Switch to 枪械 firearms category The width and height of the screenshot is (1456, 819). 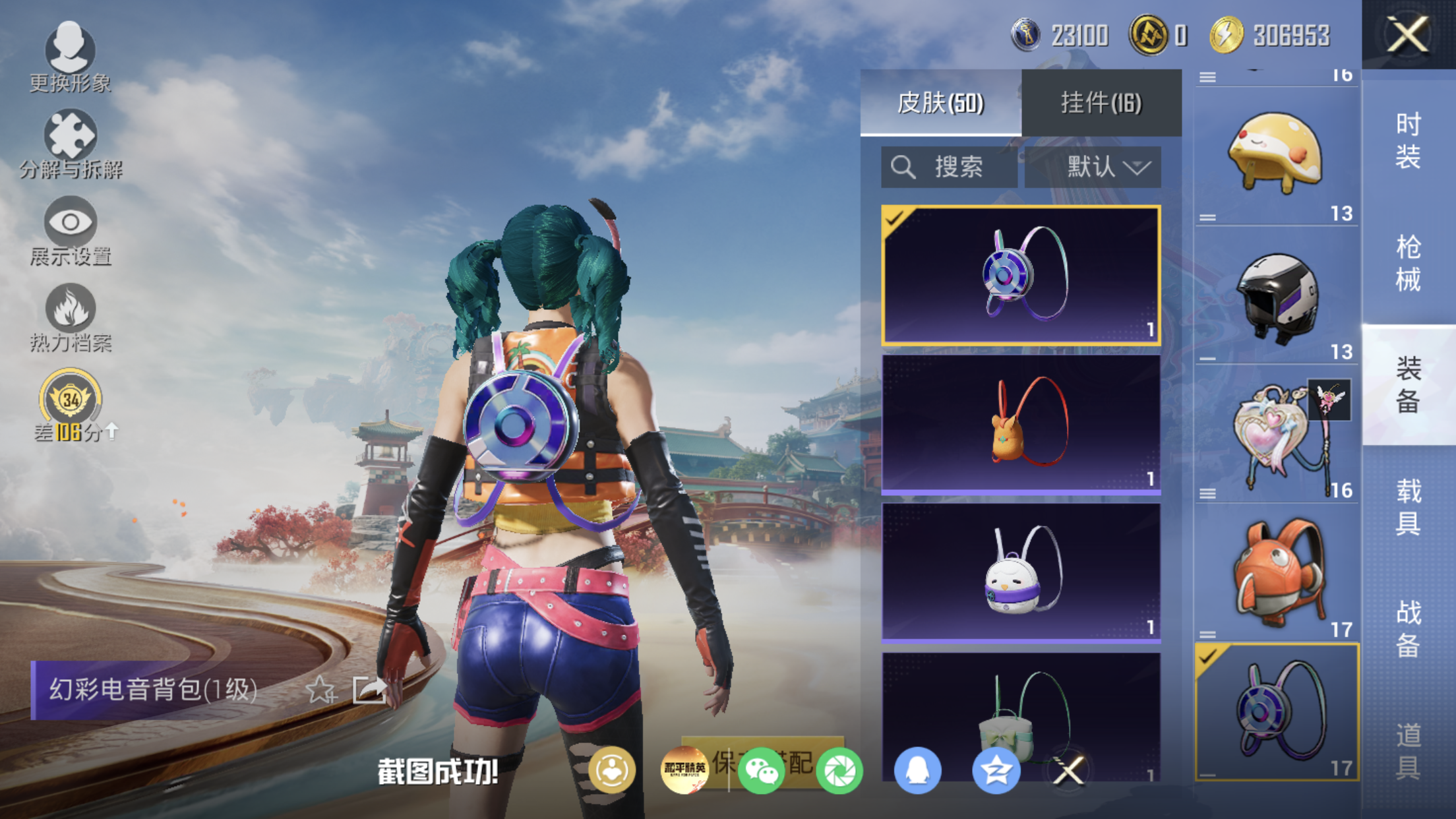pyautogui.click(x=1409, y=264)
